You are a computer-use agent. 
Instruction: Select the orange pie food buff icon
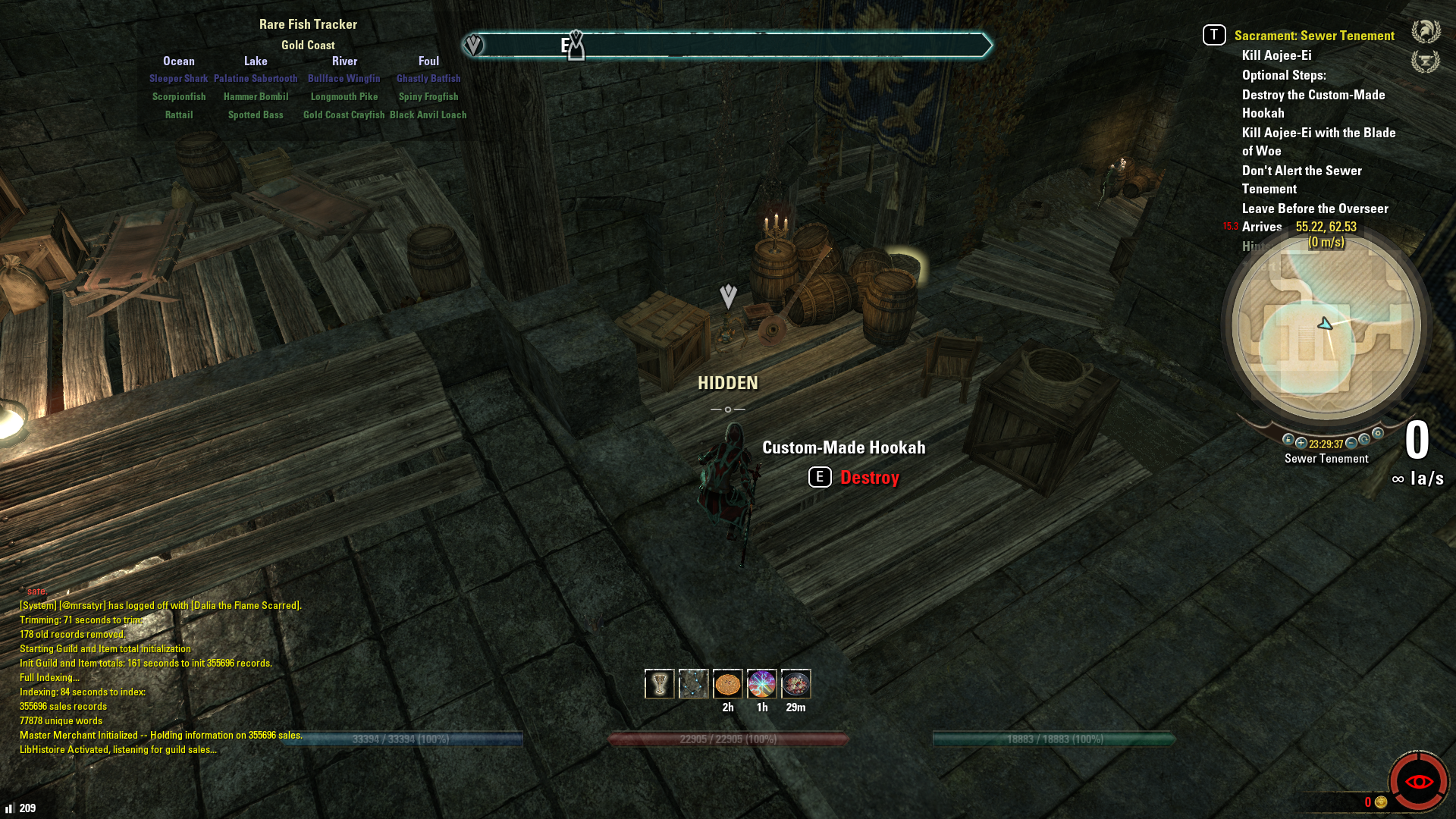coord(727,684)
